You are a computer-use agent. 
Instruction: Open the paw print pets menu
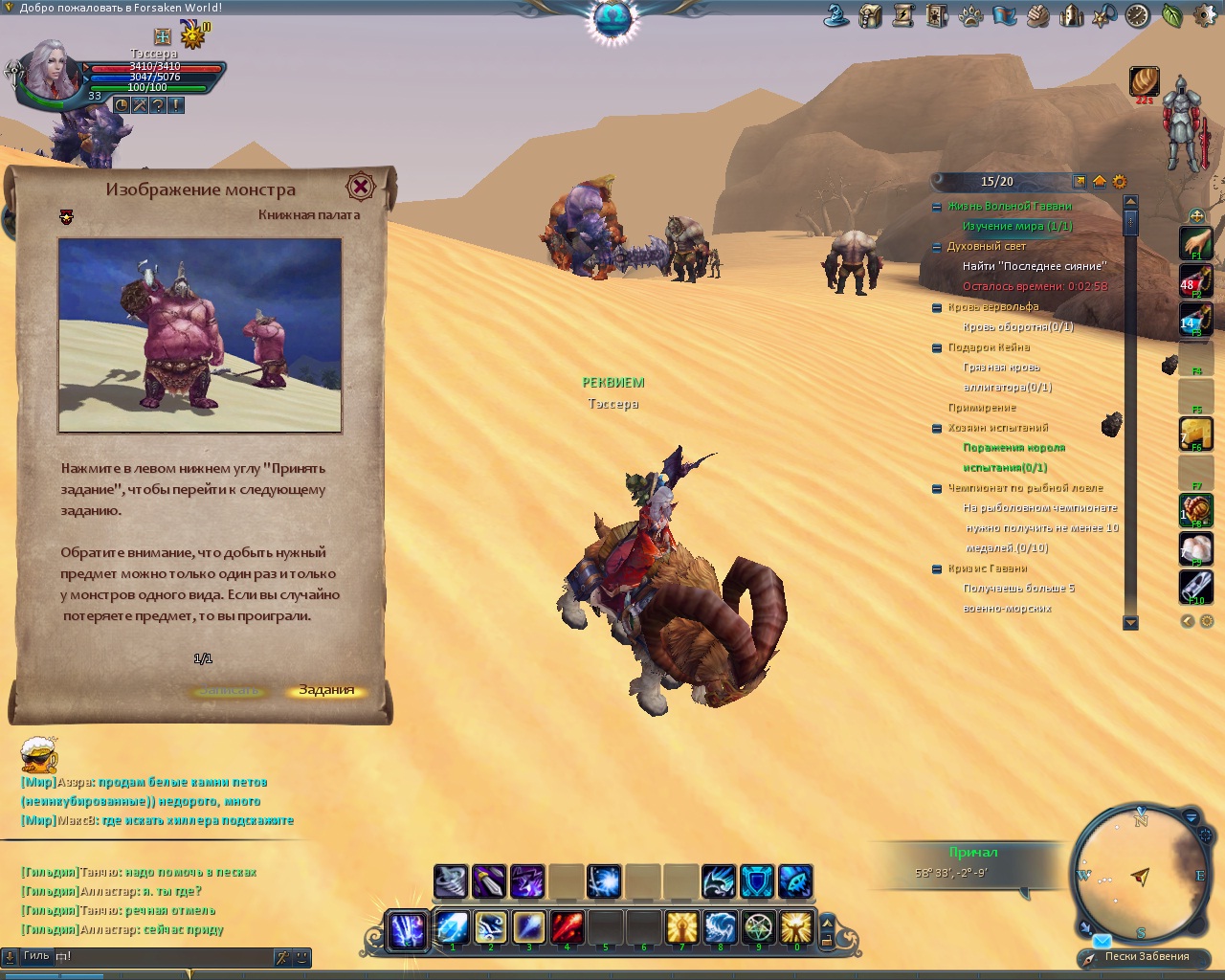tap(970, 15)
